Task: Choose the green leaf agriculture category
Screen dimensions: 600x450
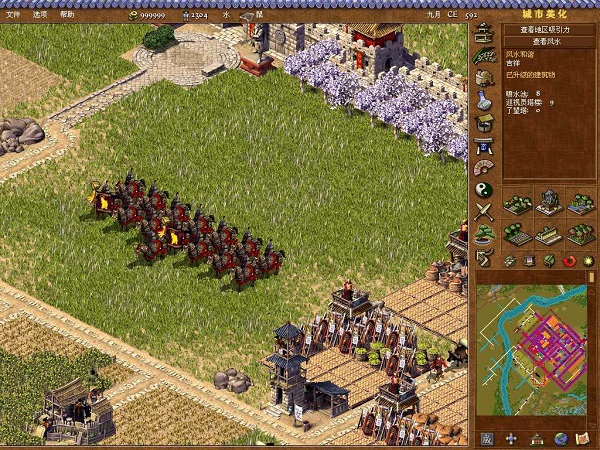Action: [484, 56]
